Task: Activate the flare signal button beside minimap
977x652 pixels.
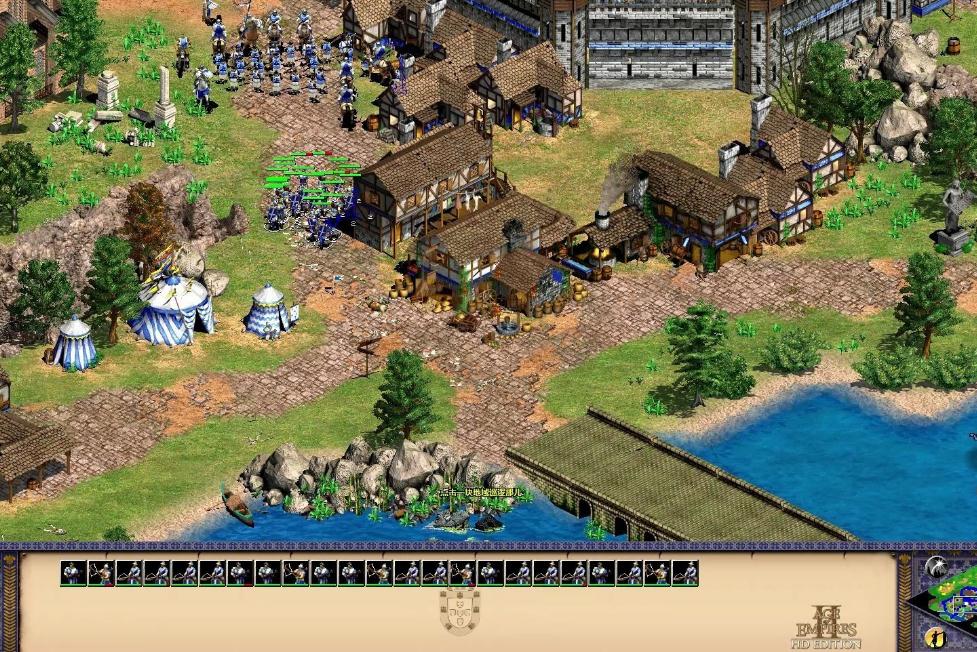Action: pos(935,567)
